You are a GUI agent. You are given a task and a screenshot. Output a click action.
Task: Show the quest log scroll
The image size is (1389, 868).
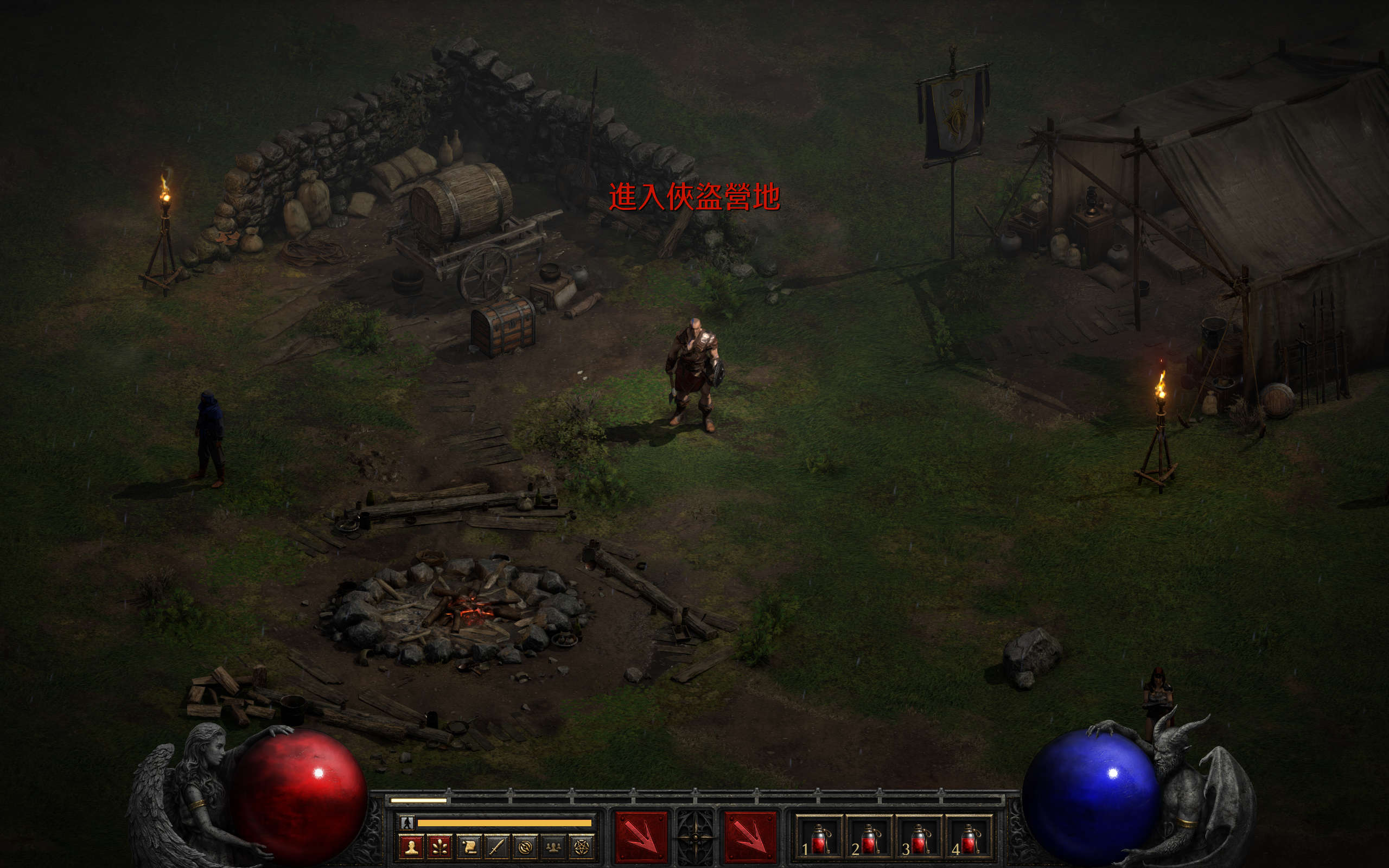[x=468, y=847]
